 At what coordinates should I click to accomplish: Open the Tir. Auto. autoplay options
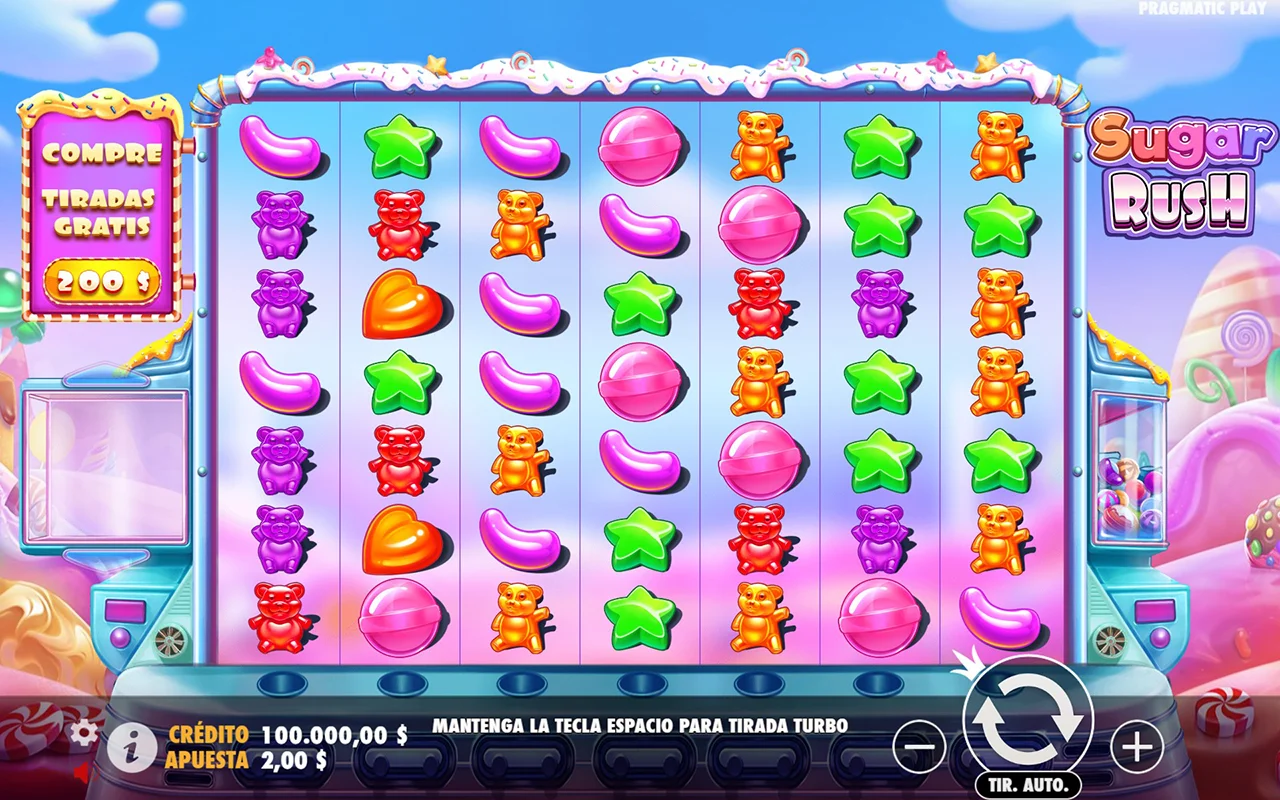(x=1027, y=784)
